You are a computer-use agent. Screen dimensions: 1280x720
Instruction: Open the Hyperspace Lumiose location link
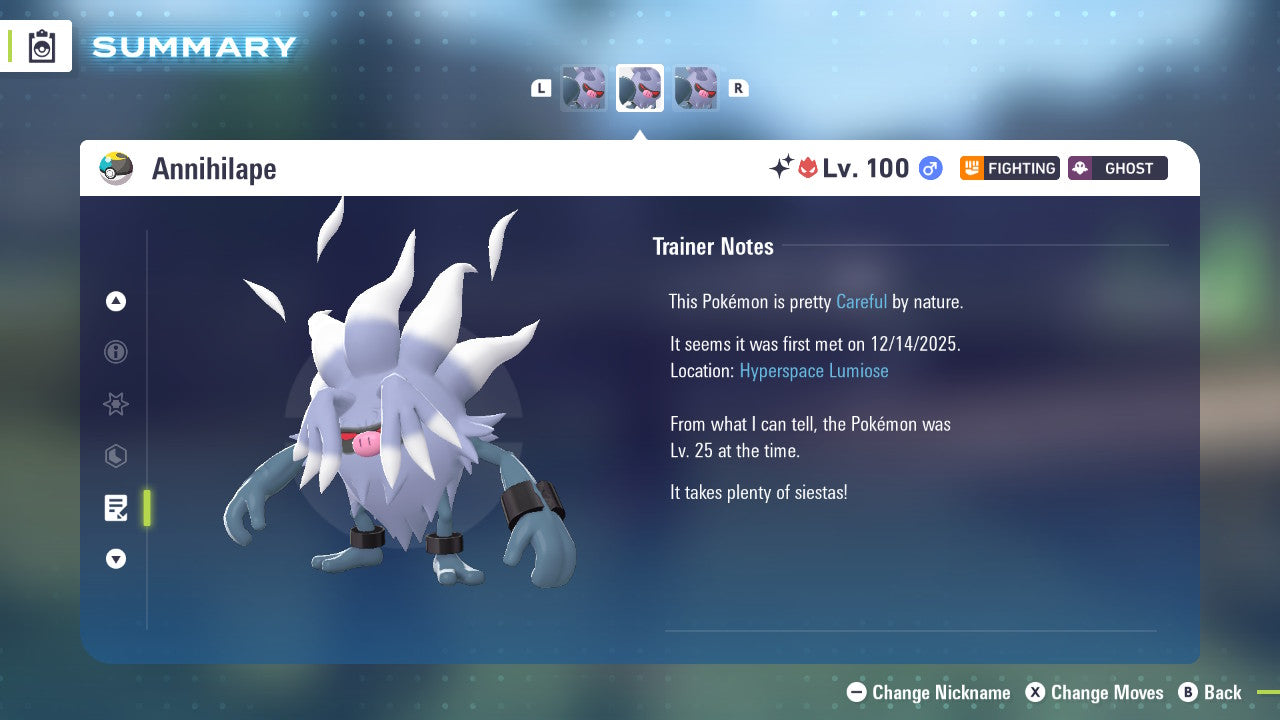pos(813,370)
